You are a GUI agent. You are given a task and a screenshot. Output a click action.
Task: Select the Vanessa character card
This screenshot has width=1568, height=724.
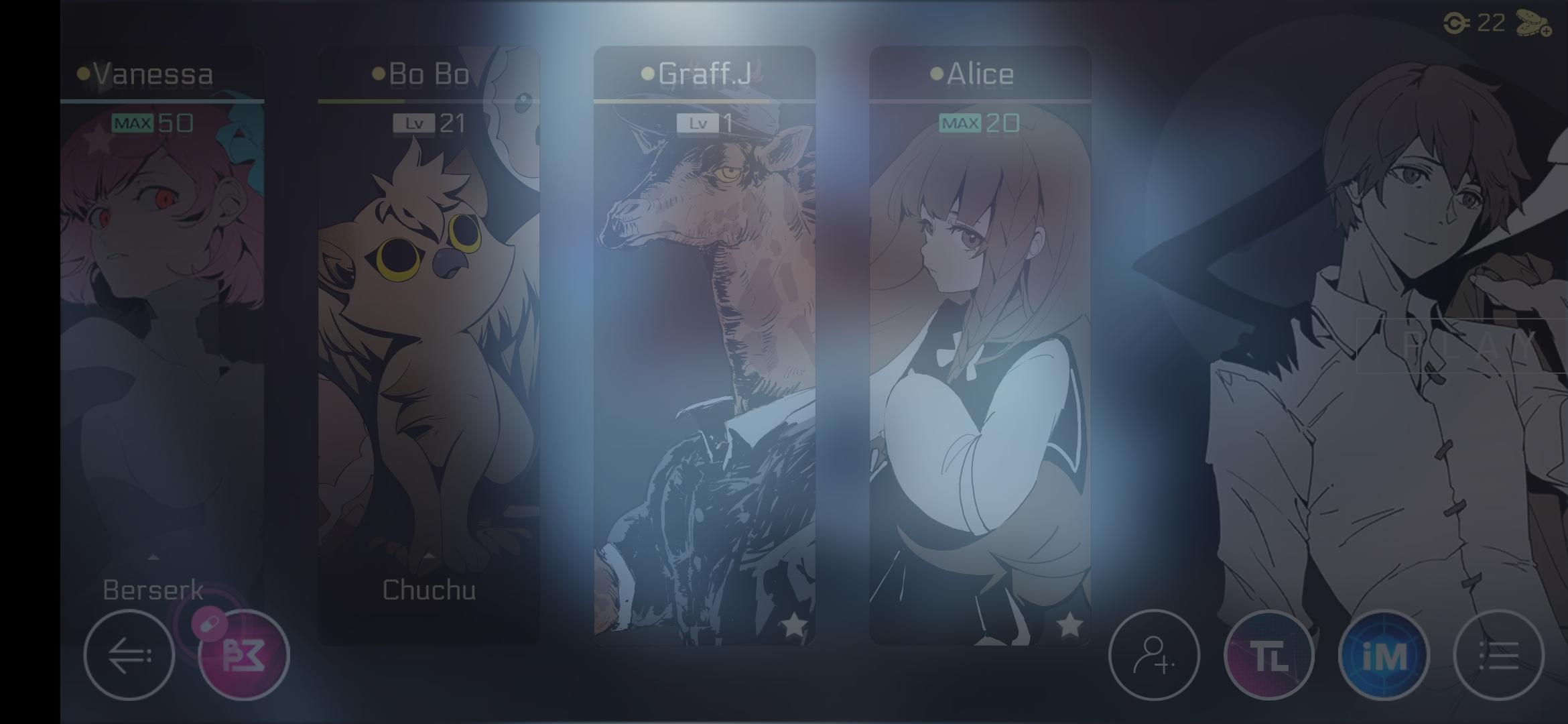click(161, 335)
